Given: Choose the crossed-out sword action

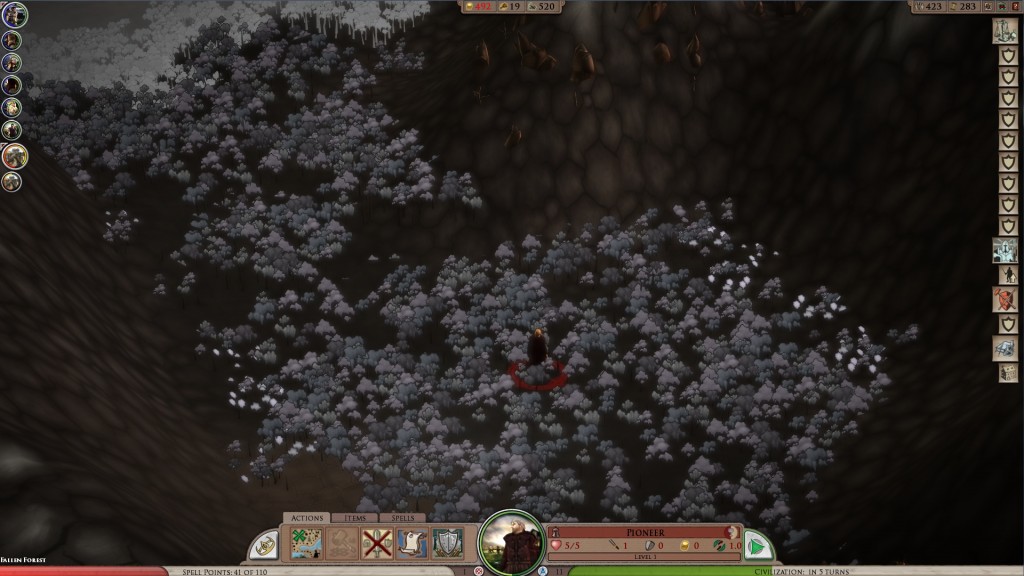Looking at the screenshot, I should [x=376, y=543].
